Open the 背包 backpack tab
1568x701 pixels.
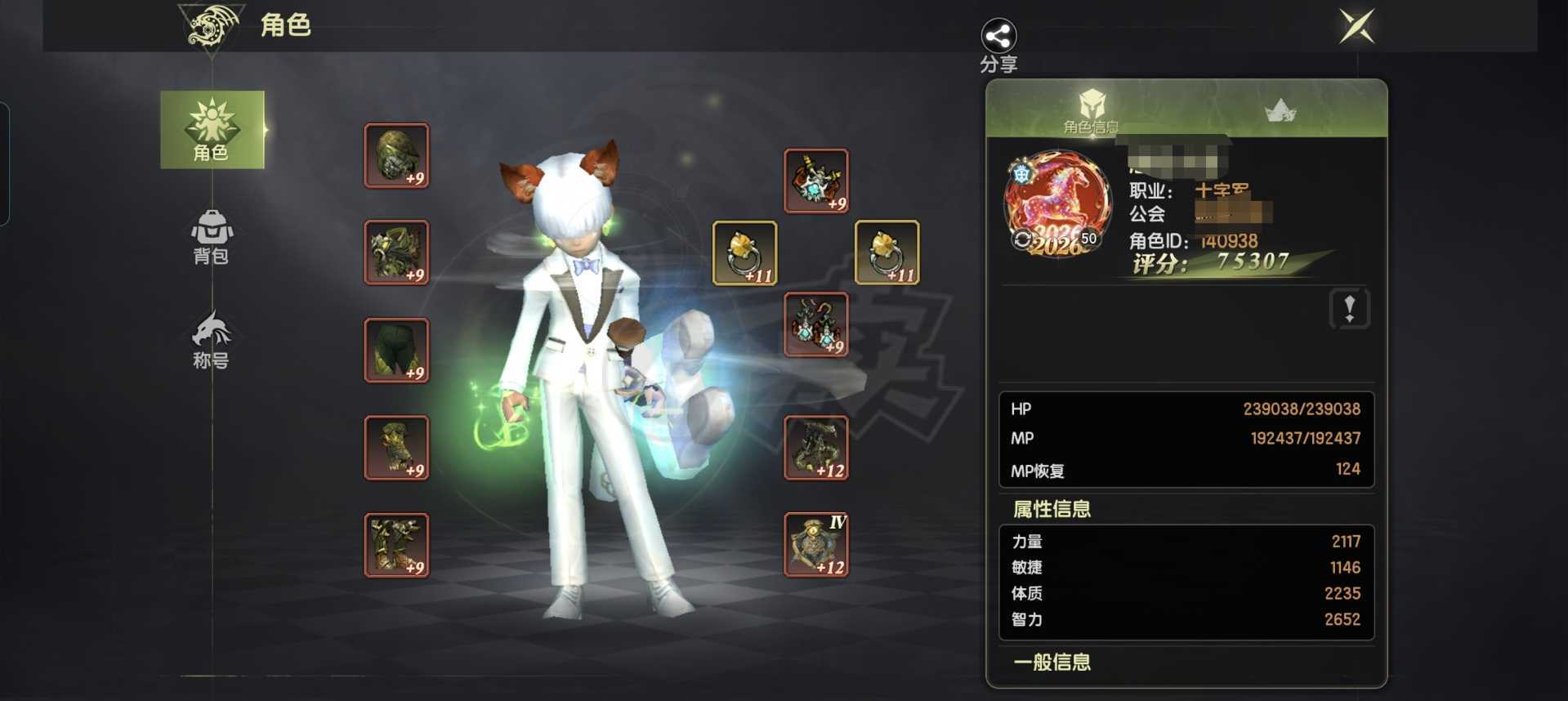pos(212,237)
